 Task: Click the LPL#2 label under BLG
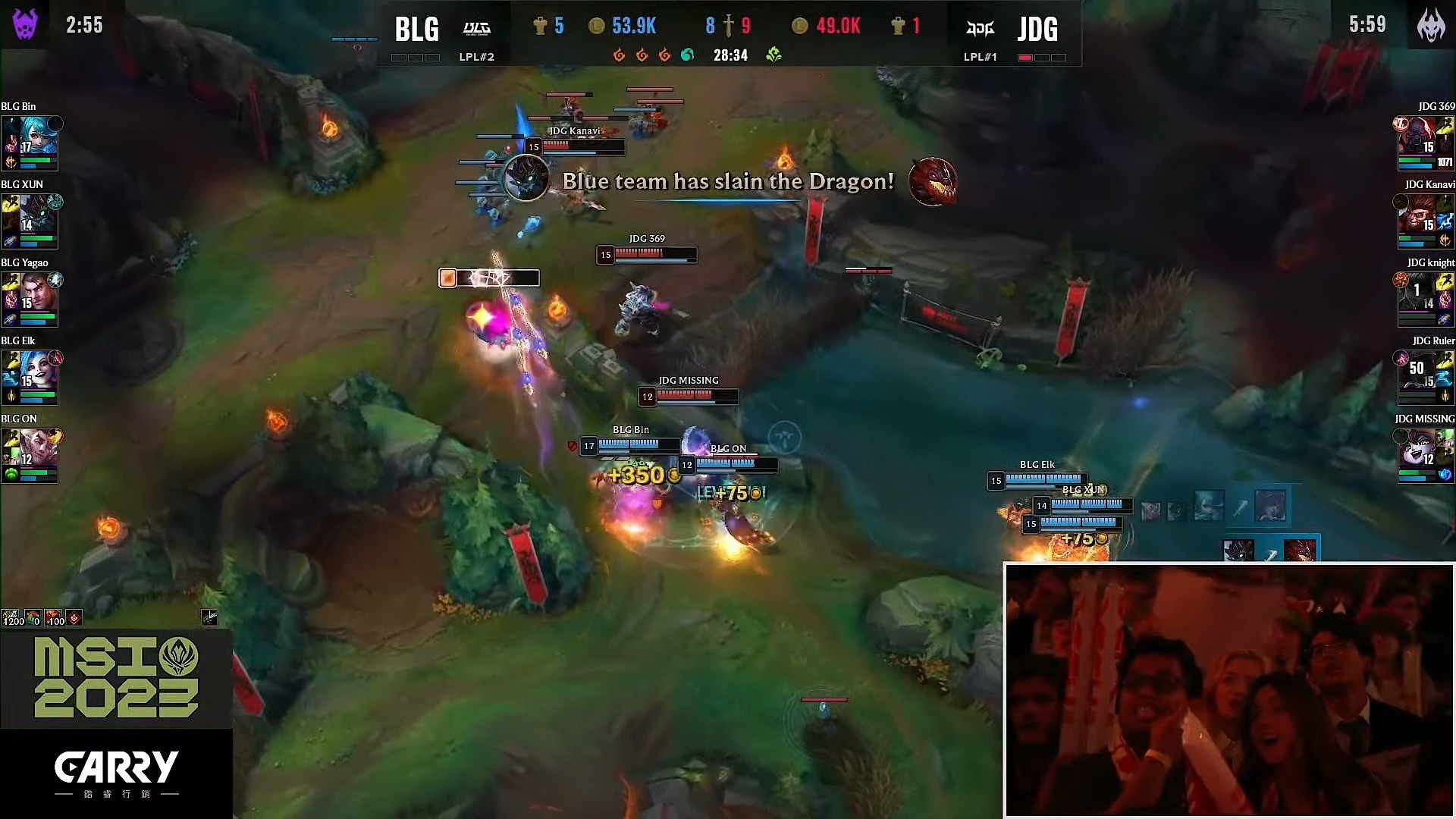(x=478, y=56)
